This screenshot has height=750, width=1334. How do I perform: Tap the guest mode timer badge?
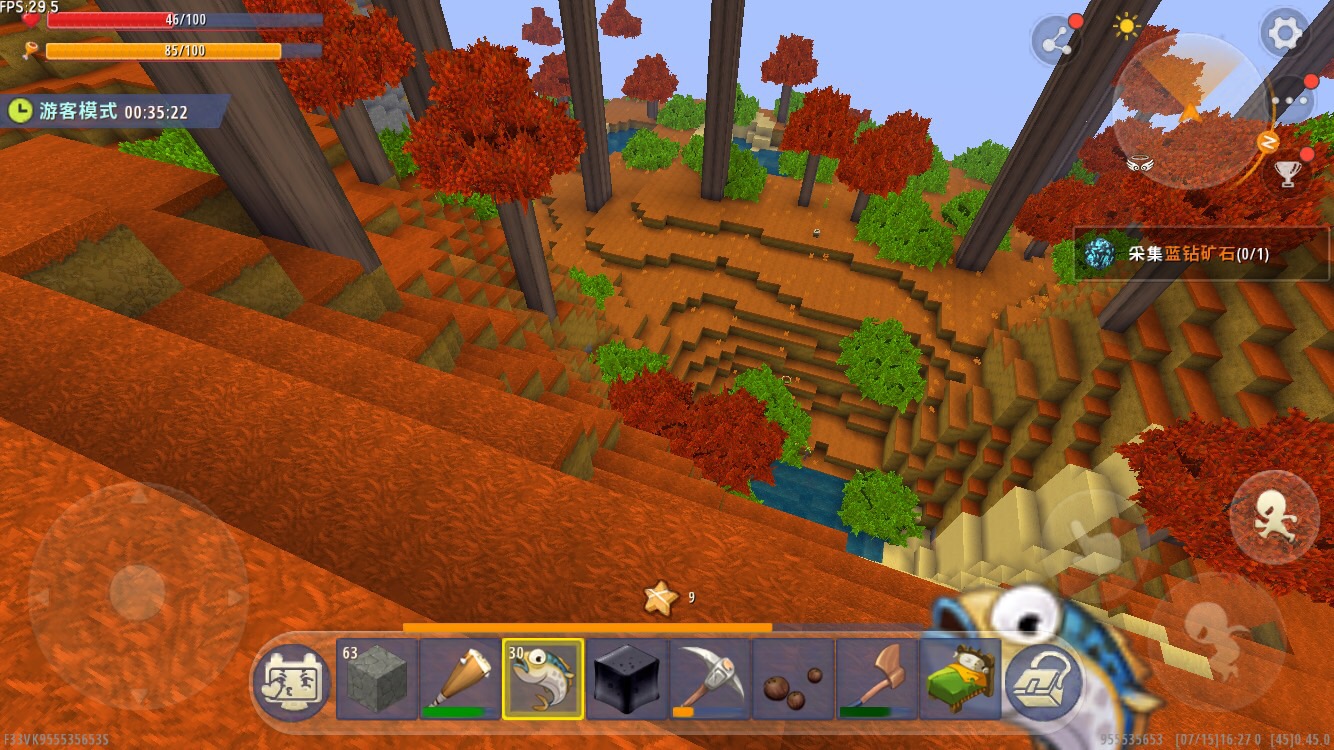pyautogui.click(x=115, y=112)
